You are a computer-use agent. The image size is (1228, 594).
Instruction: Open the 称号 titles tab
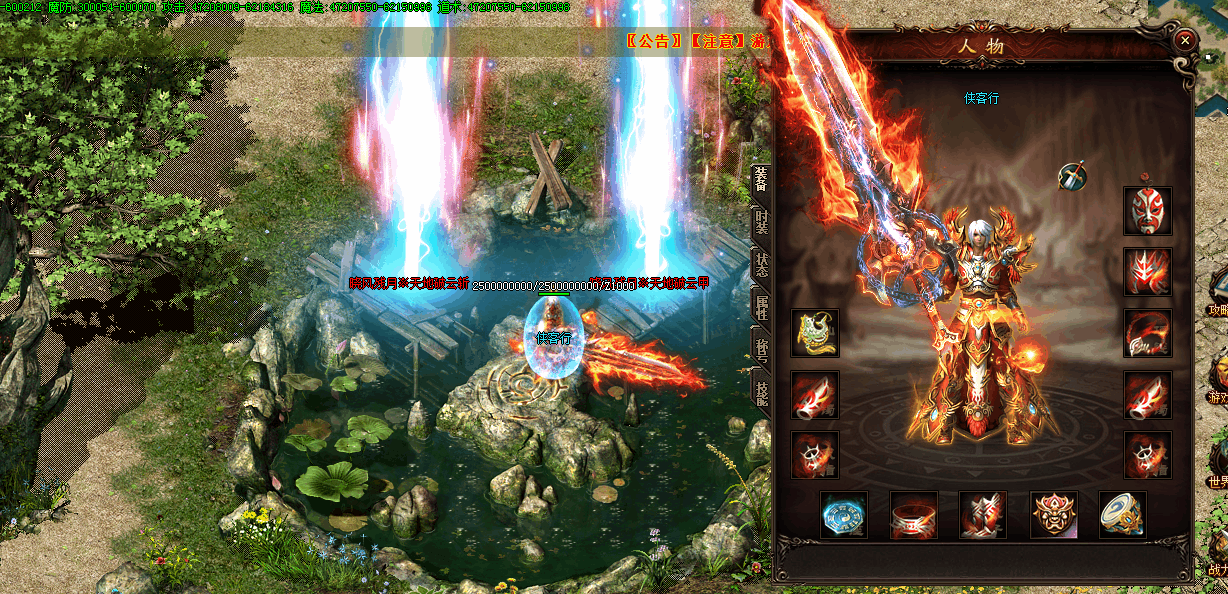761,349
